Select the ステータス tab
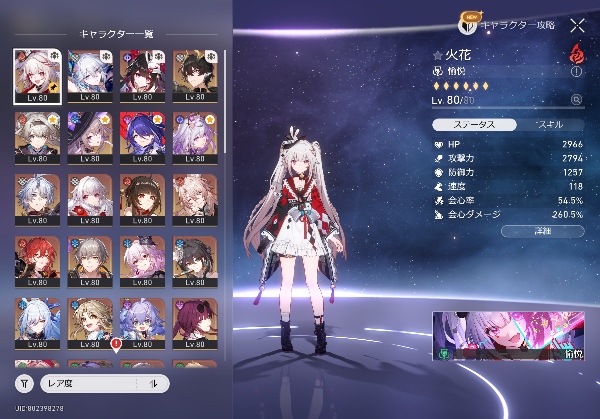 (x=475, y=125)
